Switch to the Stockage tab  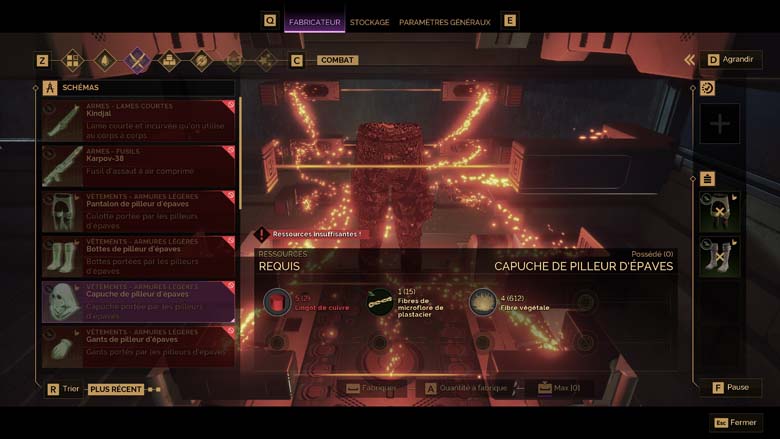coord(369,22)
